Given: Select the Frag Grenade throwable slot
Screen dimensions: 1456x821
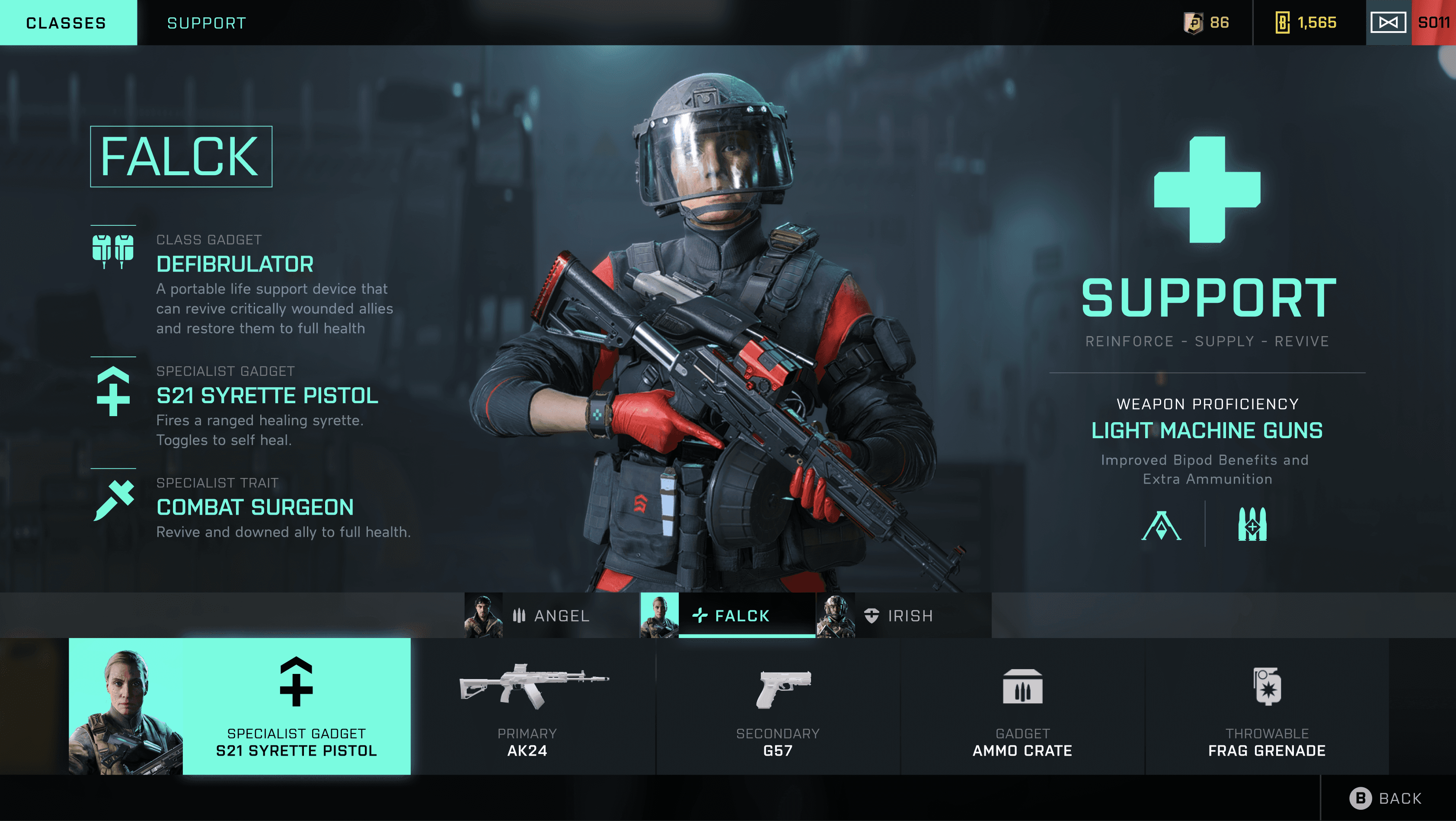Looking at the screenshot, I should pos(1266,707).
